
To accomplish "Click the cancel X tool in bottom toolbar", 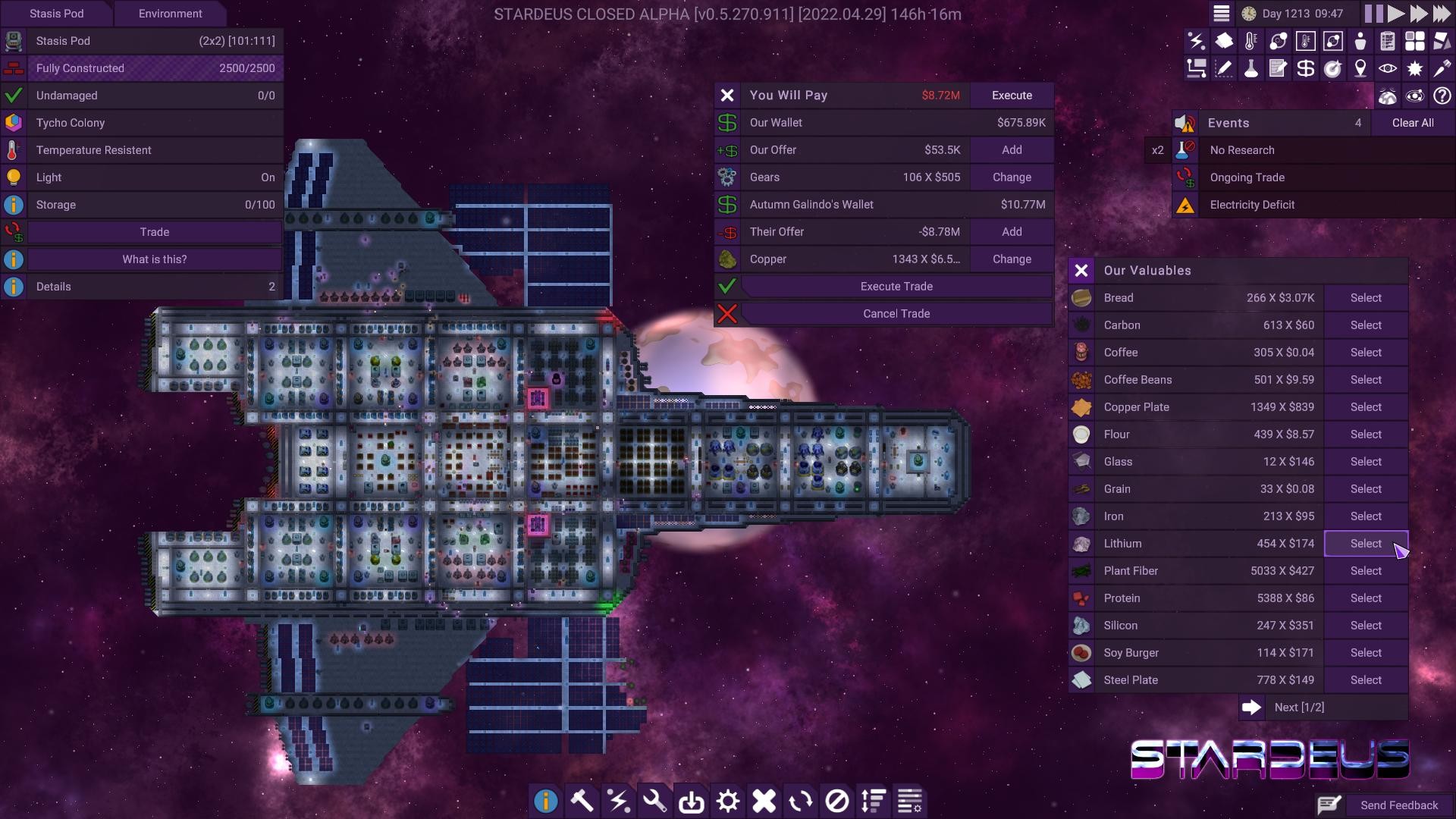I will pyautogui.click(x=764, y=800).
